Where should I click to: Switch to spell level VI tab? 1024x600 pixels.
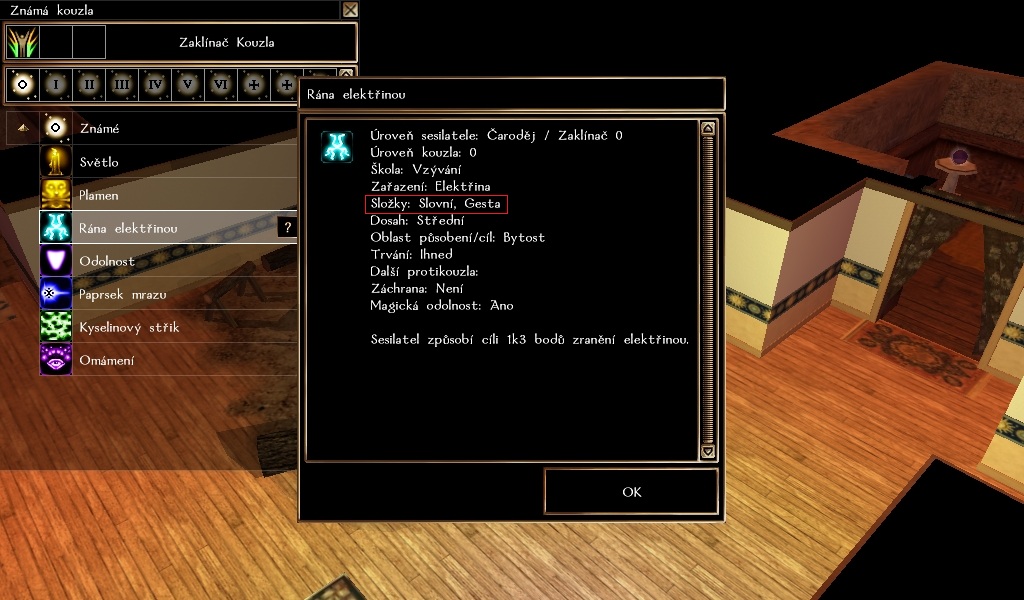click(x=220, y=85)
